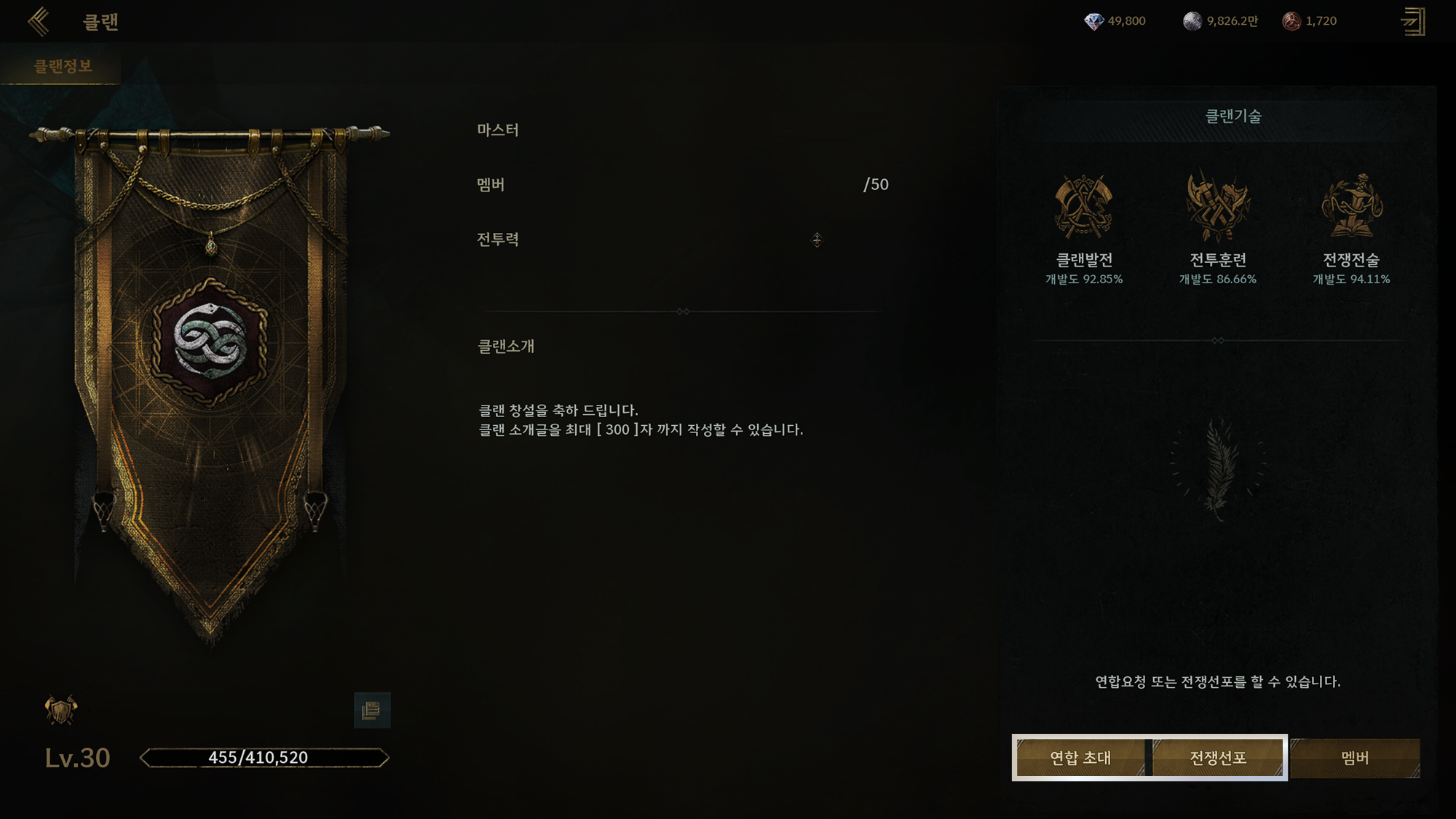The height and width of the screenshot is (819, 1456).
Task: Click the clan helmet crest icon
Action: coord(61,710)
